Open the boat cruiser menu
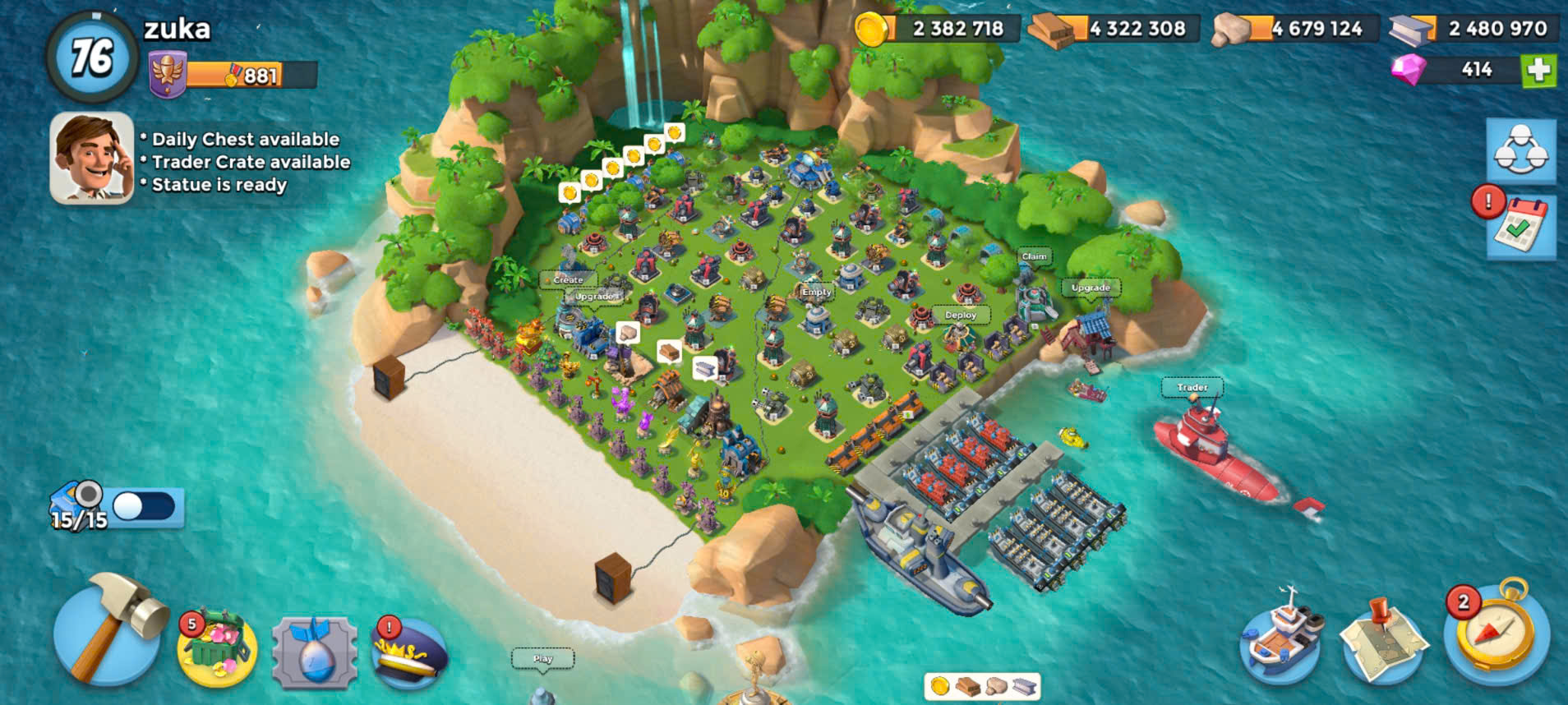The image size is (1568, 705). pos(1281,639)
